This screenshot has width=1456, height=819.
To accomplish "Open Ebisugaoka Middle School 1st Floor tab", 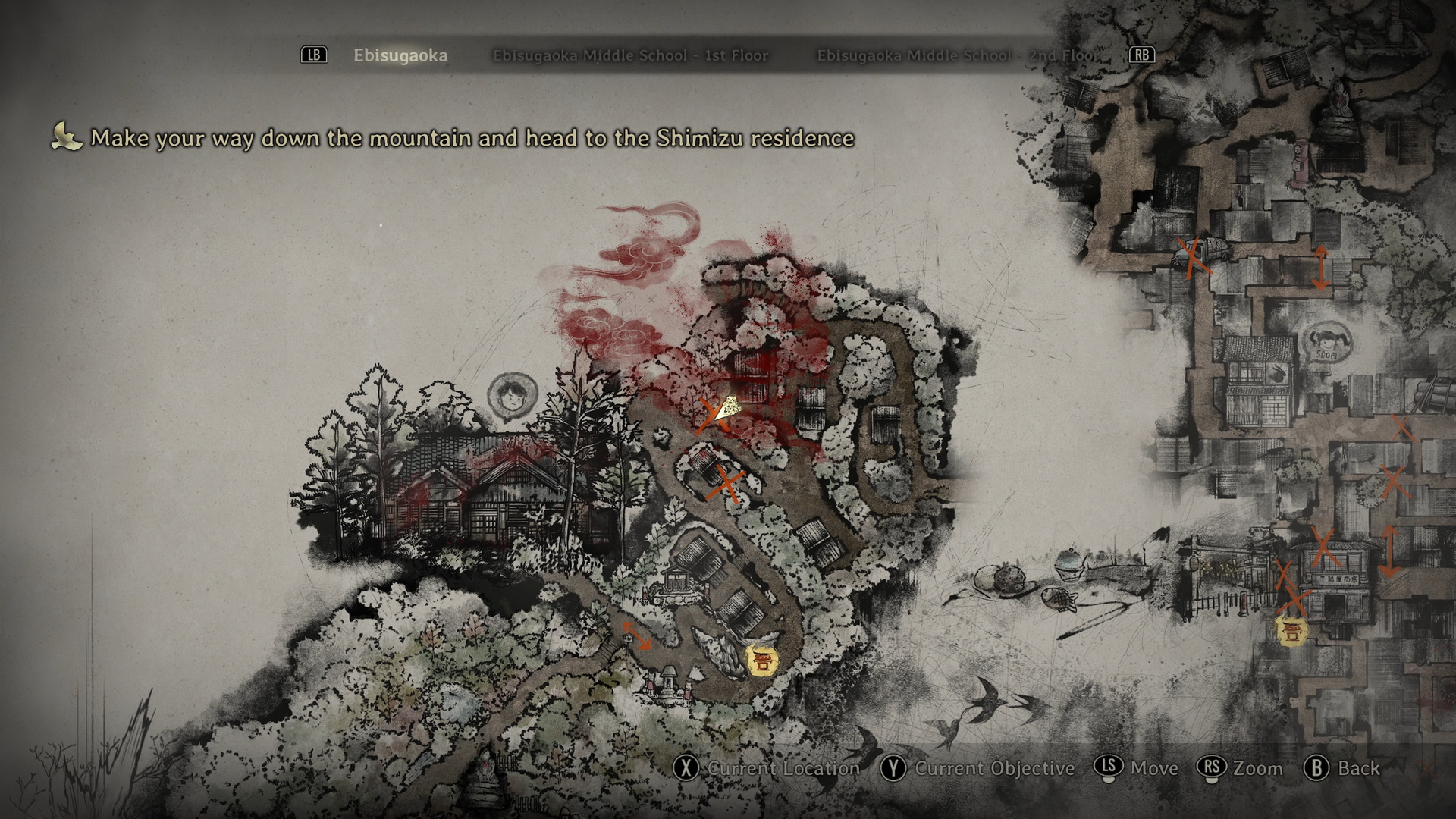I will [x=630, y=55].
